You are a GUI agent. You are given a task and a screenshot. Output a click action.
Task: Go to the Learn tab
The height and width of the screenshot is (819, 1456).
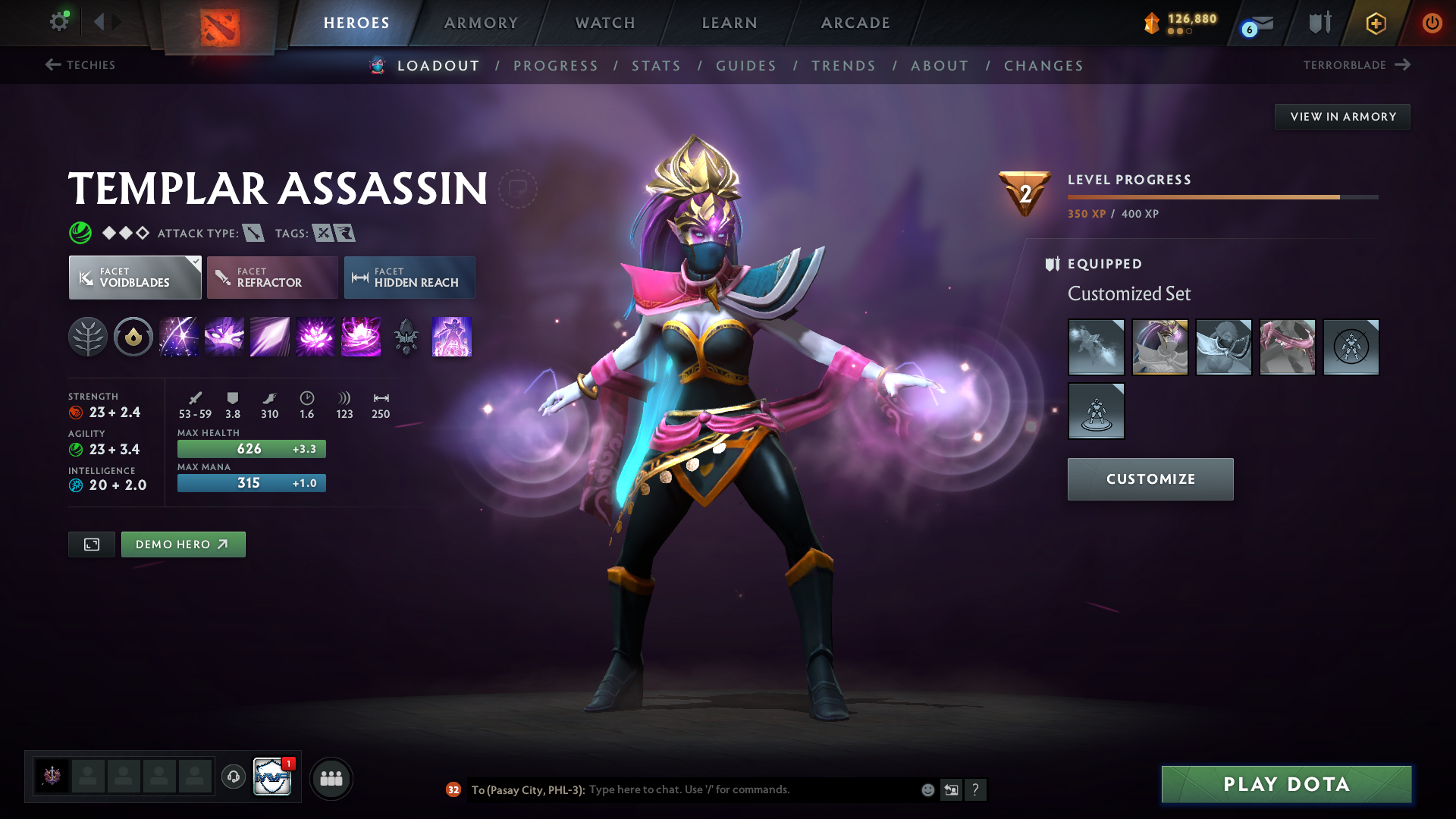coord(730,23)
